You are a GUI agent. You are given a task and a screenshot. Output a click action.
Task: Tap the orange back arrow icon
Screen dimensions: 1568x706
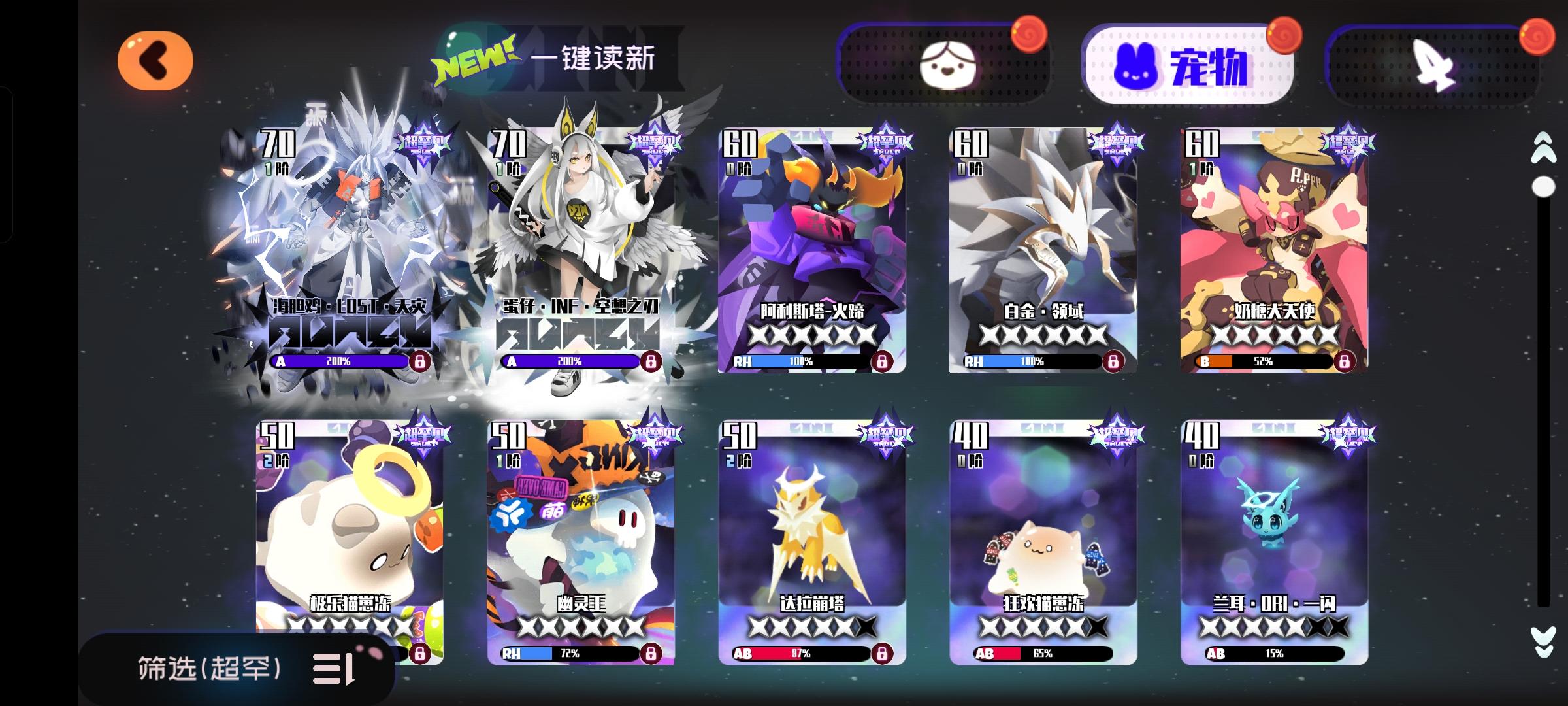tap(155, 58)
